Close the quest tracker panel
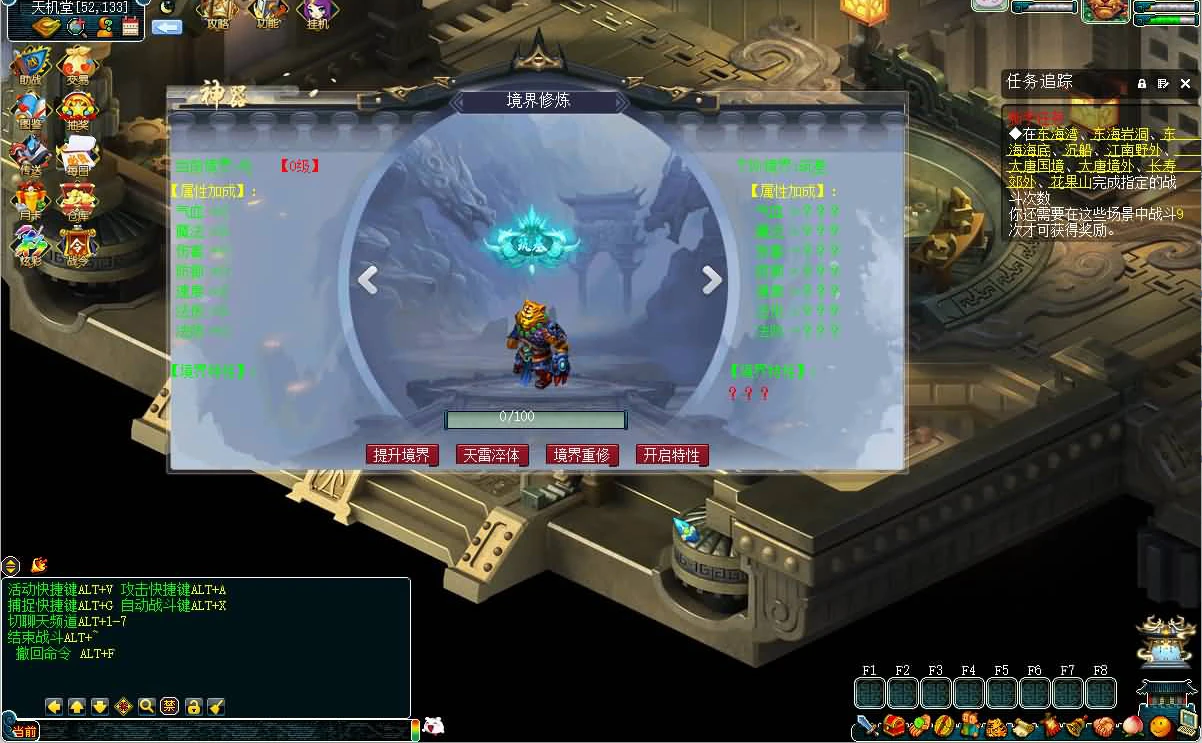Screen dimensions: 1202x743 coord(1186,84)
